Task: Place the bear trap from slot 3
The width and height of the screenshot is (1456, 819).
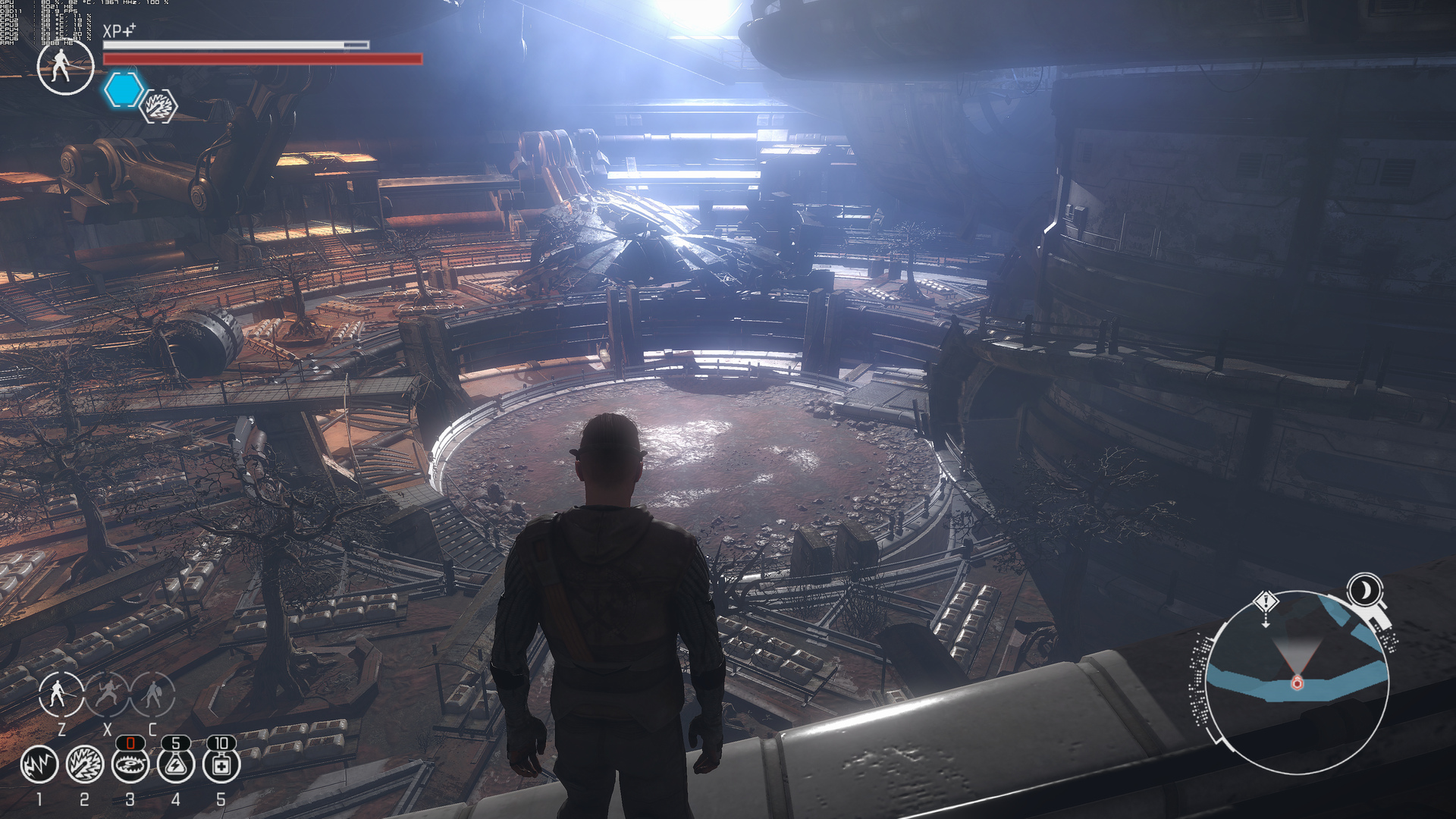Action: tap(130, 764)
